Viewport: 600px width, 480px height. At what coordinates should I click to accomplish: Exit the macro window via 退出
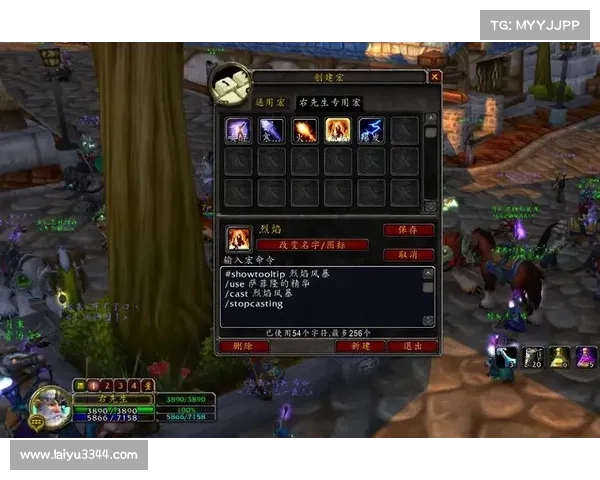point(412,346)
